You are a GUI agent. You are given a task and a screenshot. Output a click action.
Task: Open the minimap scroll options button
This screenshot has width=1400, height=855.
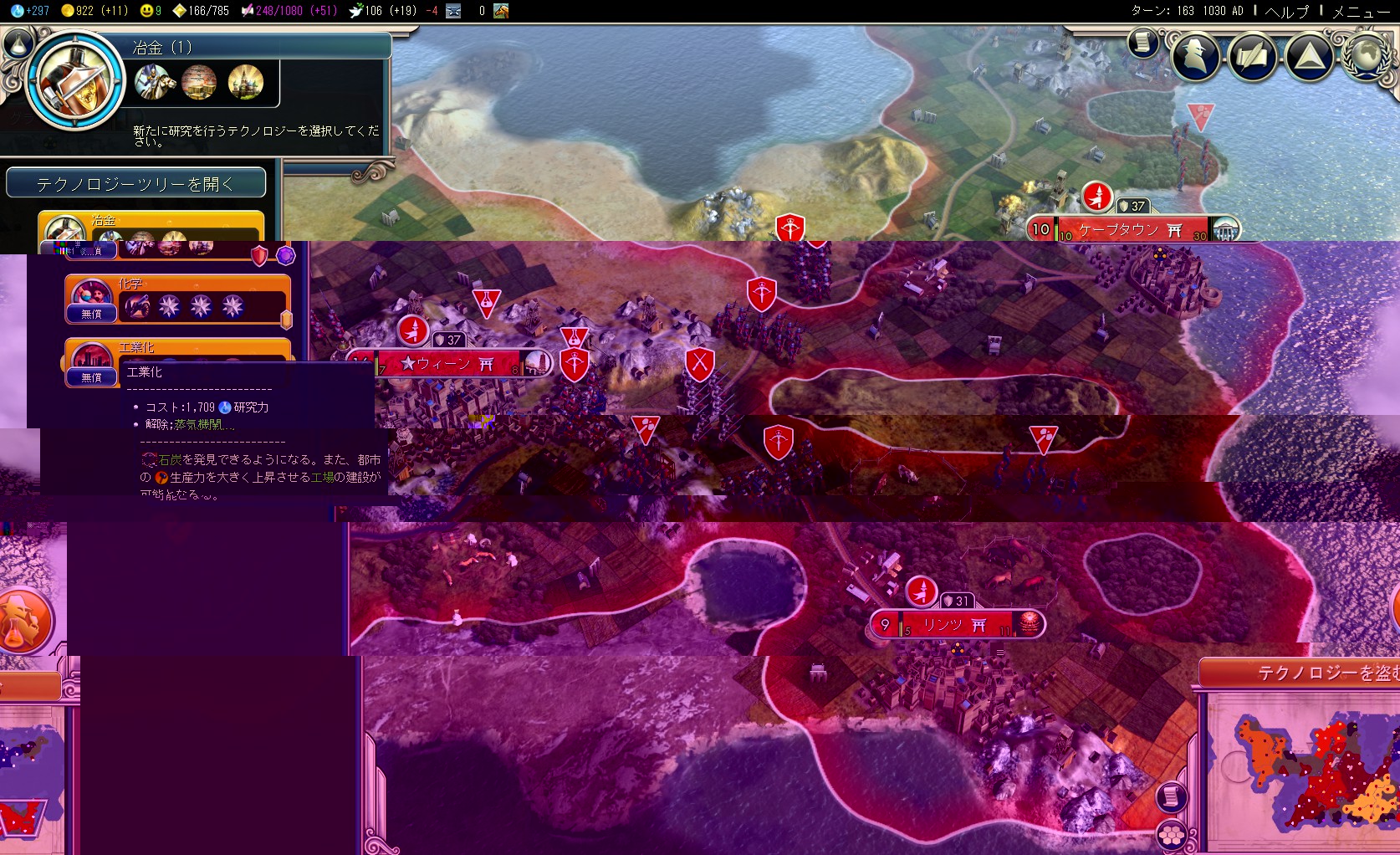click(x=1171, y=796)
